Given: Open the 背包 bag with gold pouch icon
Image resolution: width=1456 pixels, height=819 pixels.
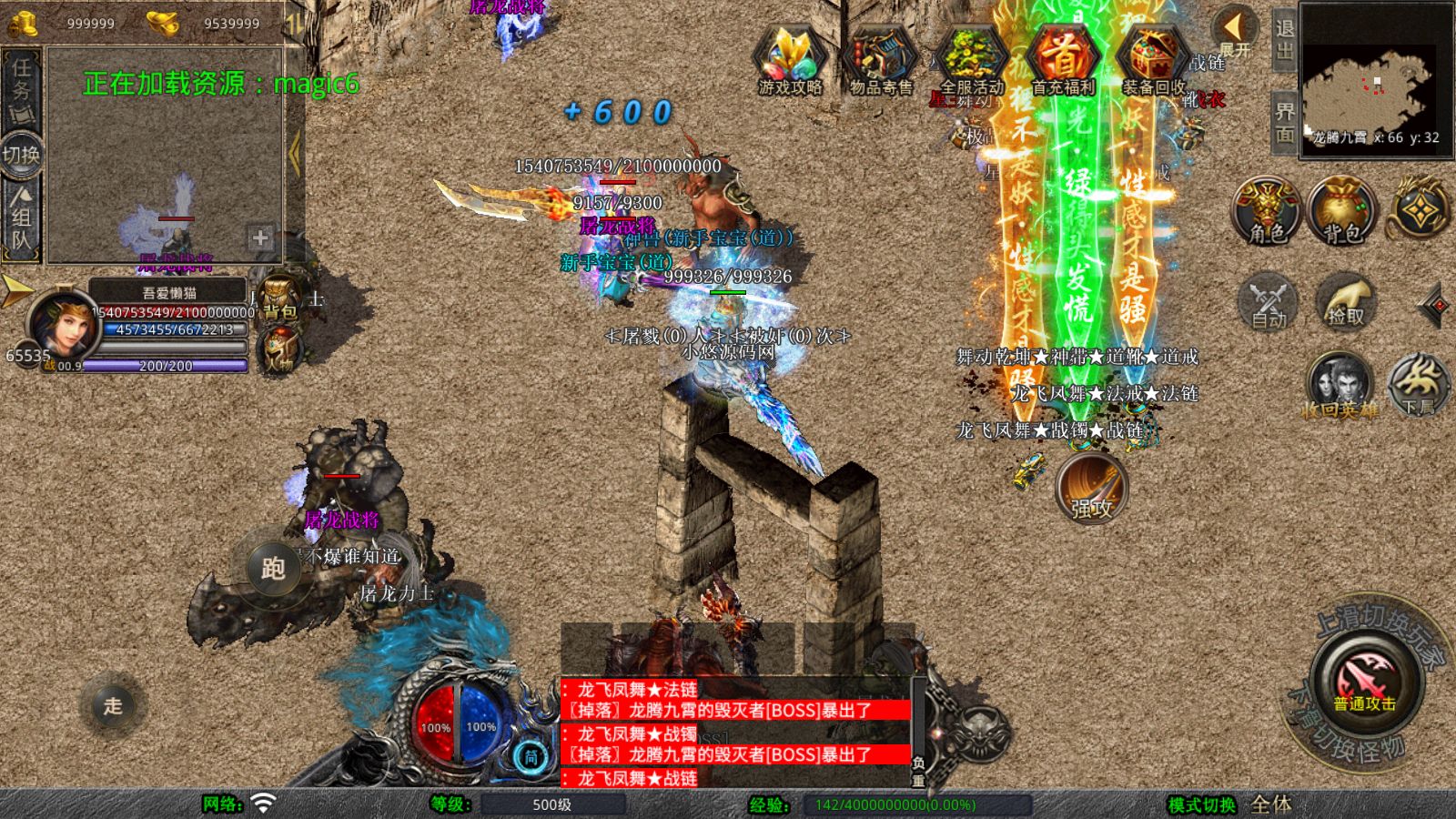Looking at the screenshot, I should pyautogui.click(x=1342, y=211).
